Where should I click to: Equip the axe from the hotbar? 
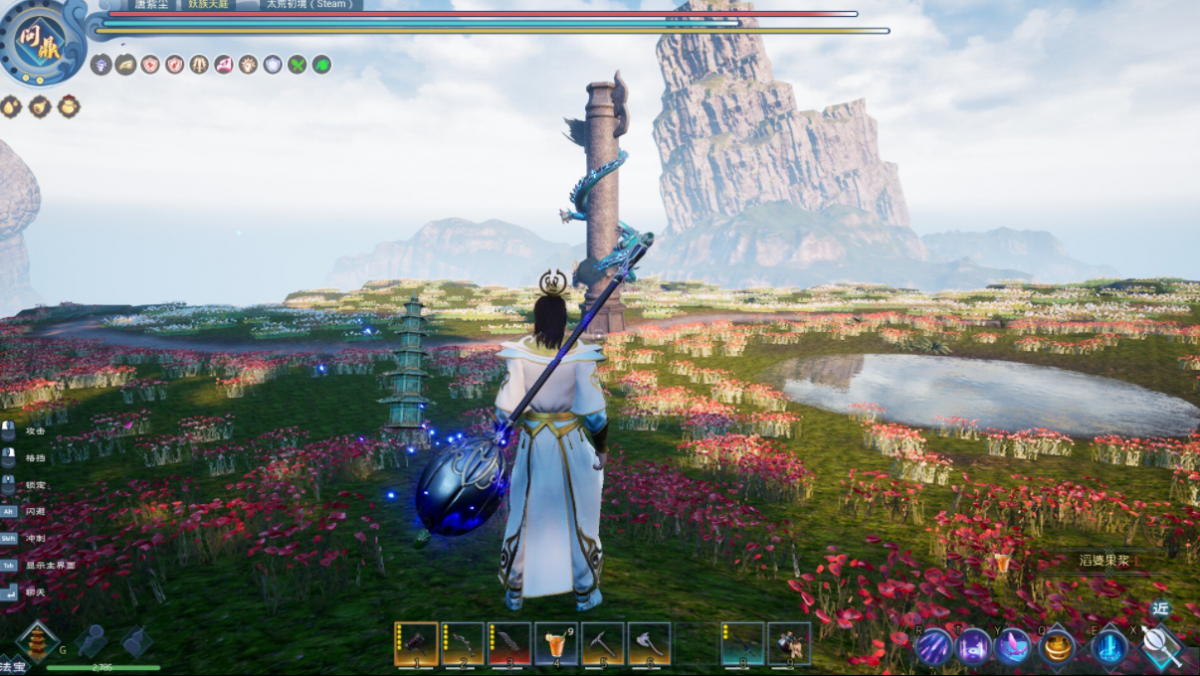coord(650,644)
